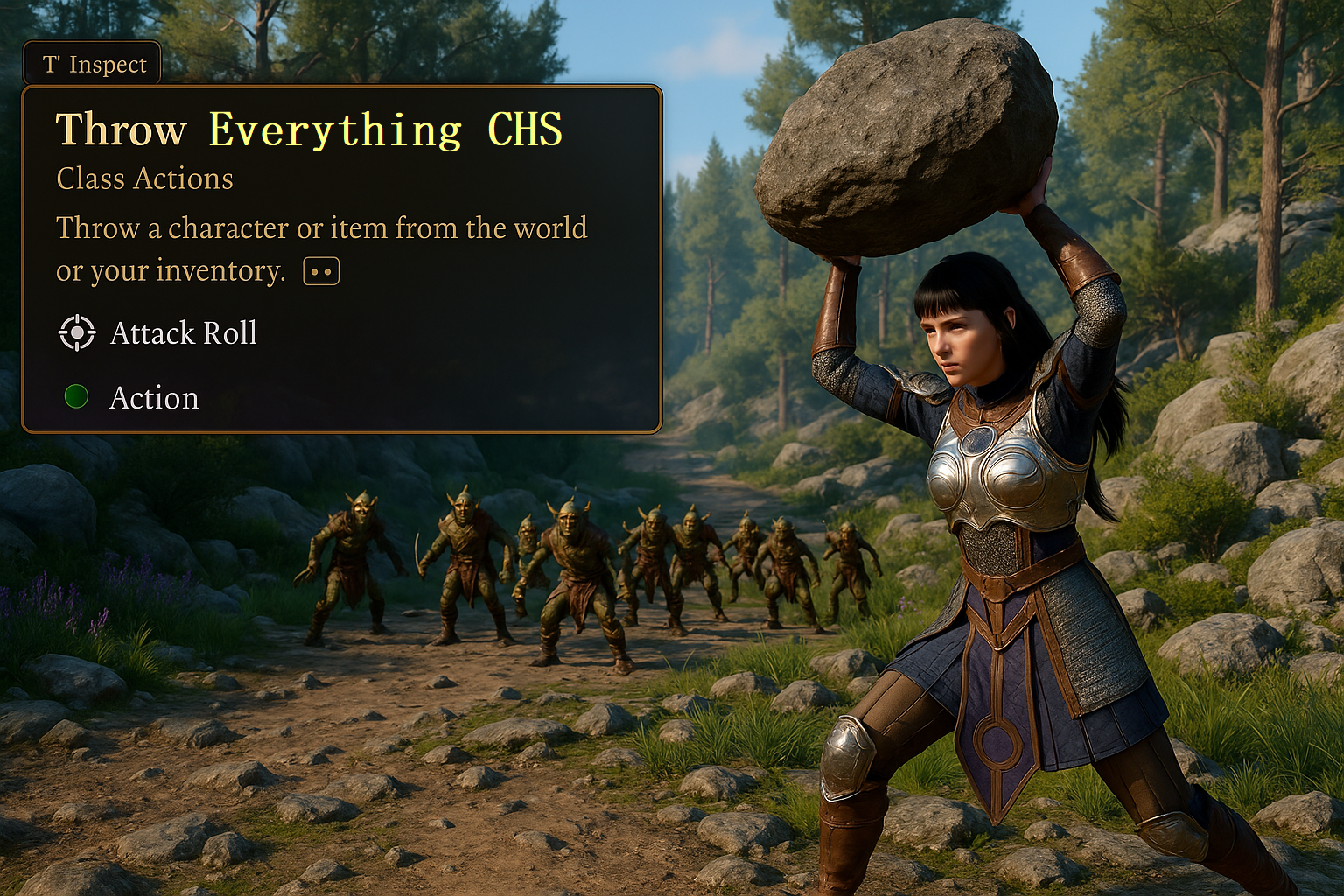Click the Action cost text label
Image resolution: width=1344 pixels, height=896 pixels.
coord(155,398)
